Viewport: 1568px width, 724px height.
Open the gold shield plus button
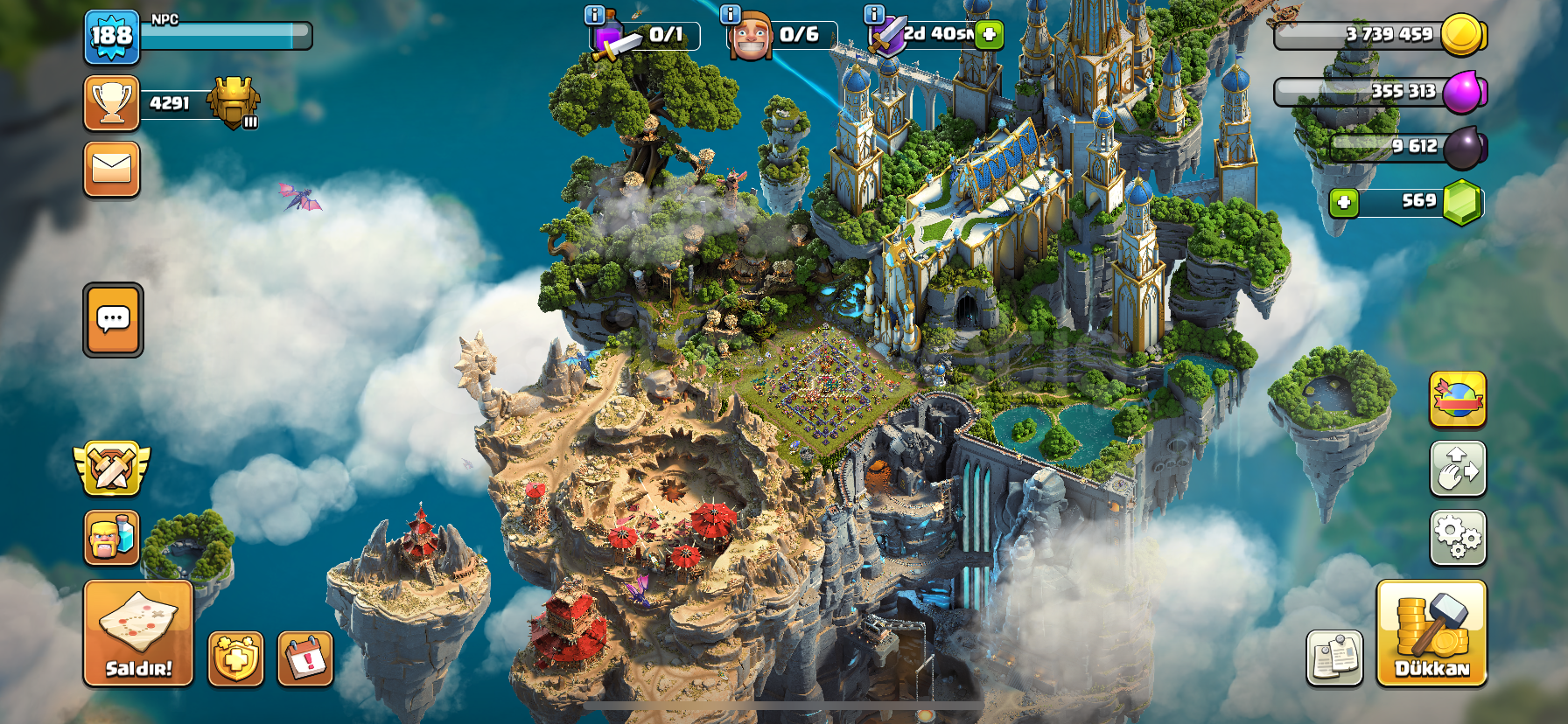(x=235, y=658)
